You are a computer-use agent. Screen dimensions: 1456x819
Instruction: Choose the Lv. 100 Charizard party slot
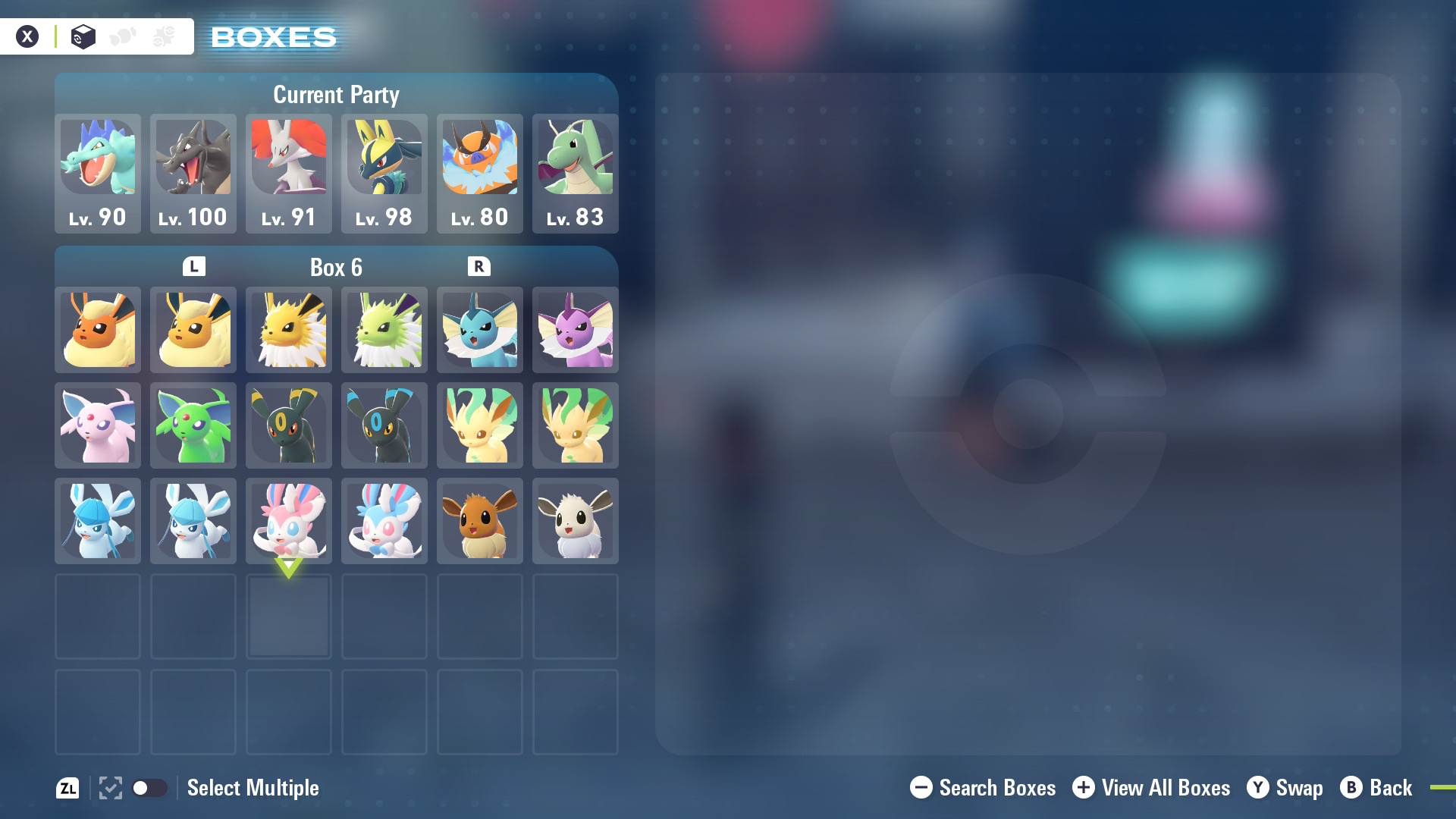click(x=193, y=173)
